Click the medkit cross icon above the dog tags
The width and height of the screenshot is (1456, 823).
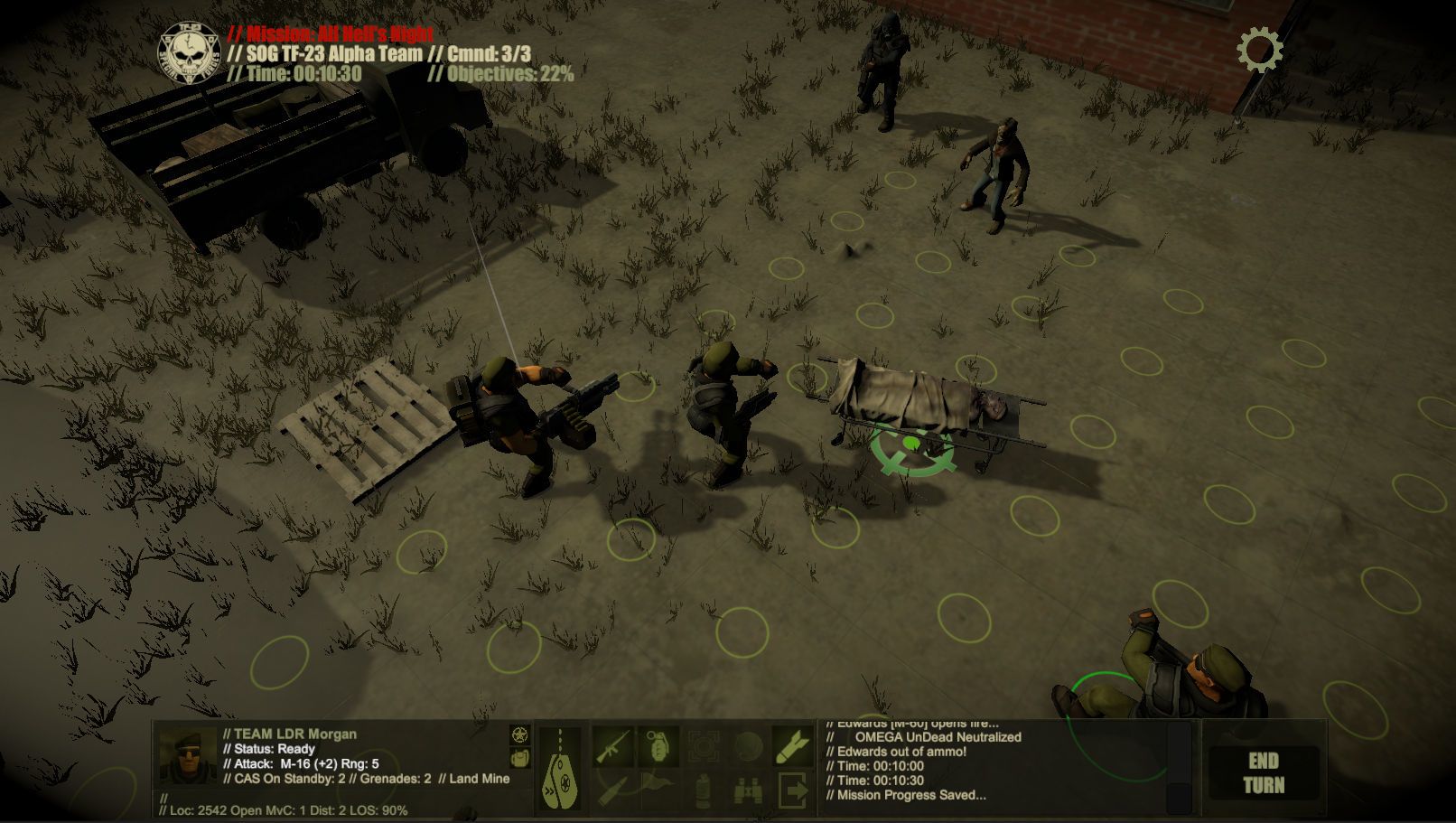pyautogui.click(x=518, y=736)
